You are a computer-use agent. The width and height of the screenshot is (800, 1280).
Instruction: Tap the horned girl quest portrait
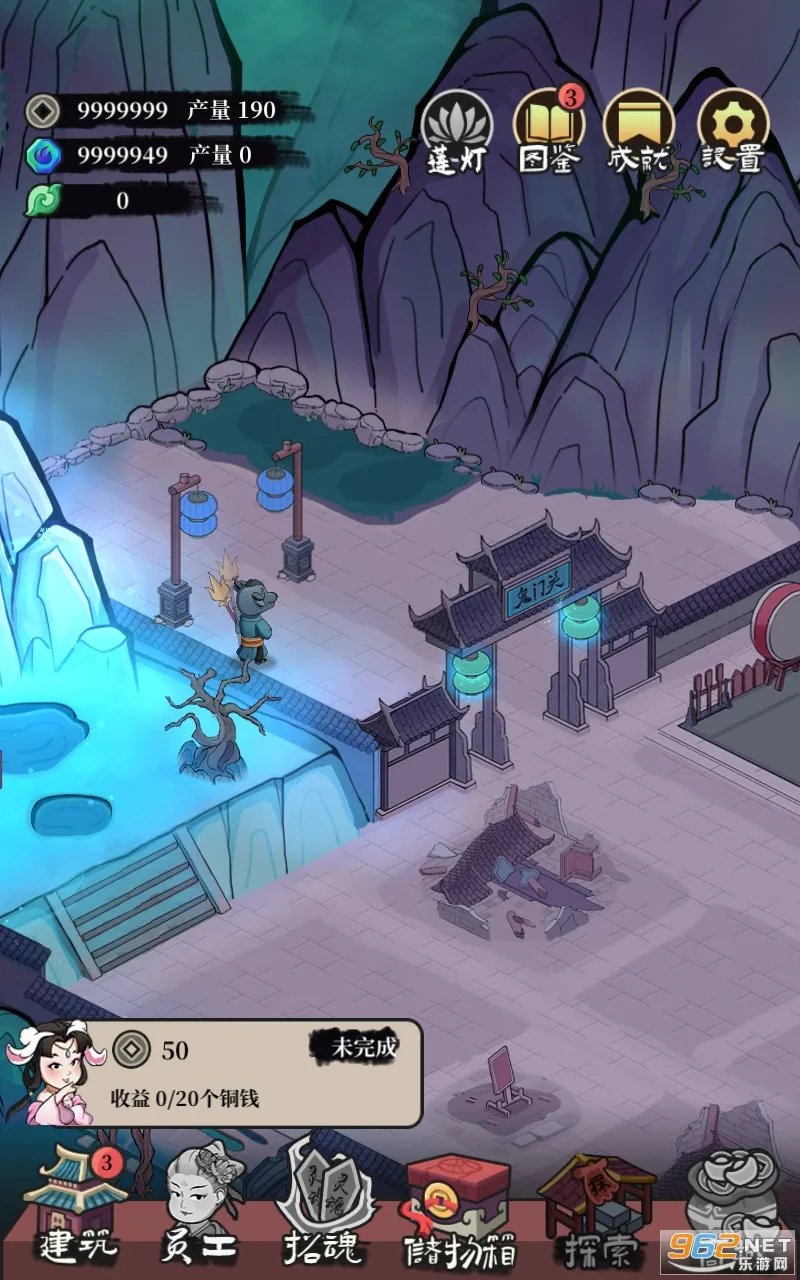(57, 1072)
